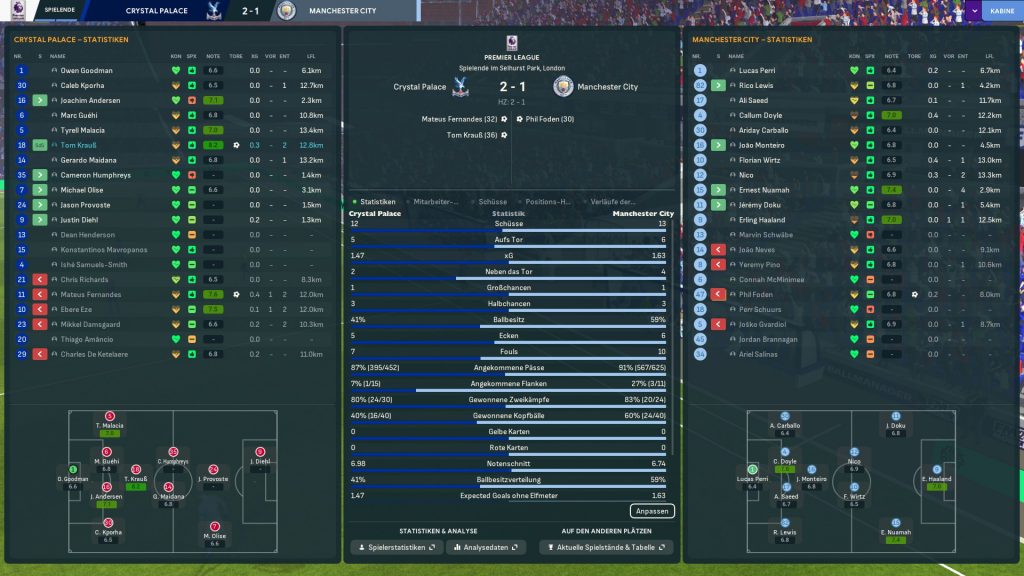Click the Anpassen button
This screenshot has height=576, width=1024.
652,511
